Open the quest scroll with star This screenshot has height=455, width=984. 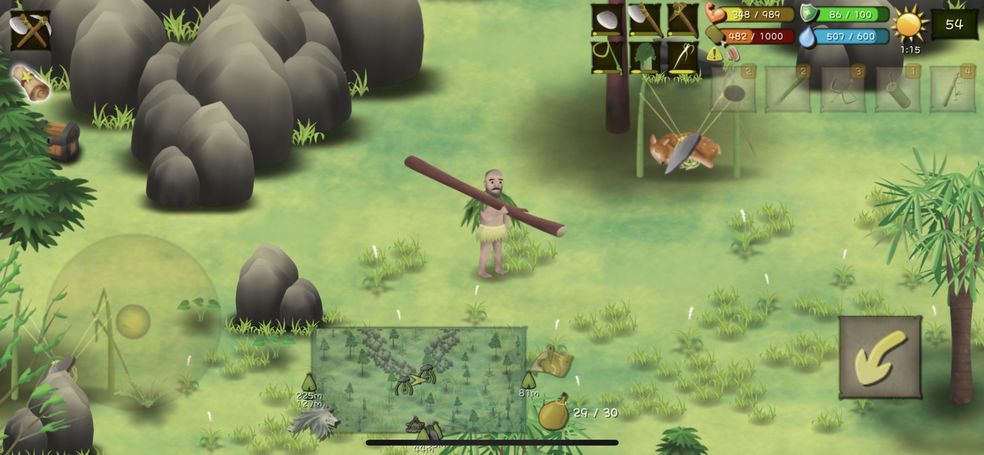point(32,82)
